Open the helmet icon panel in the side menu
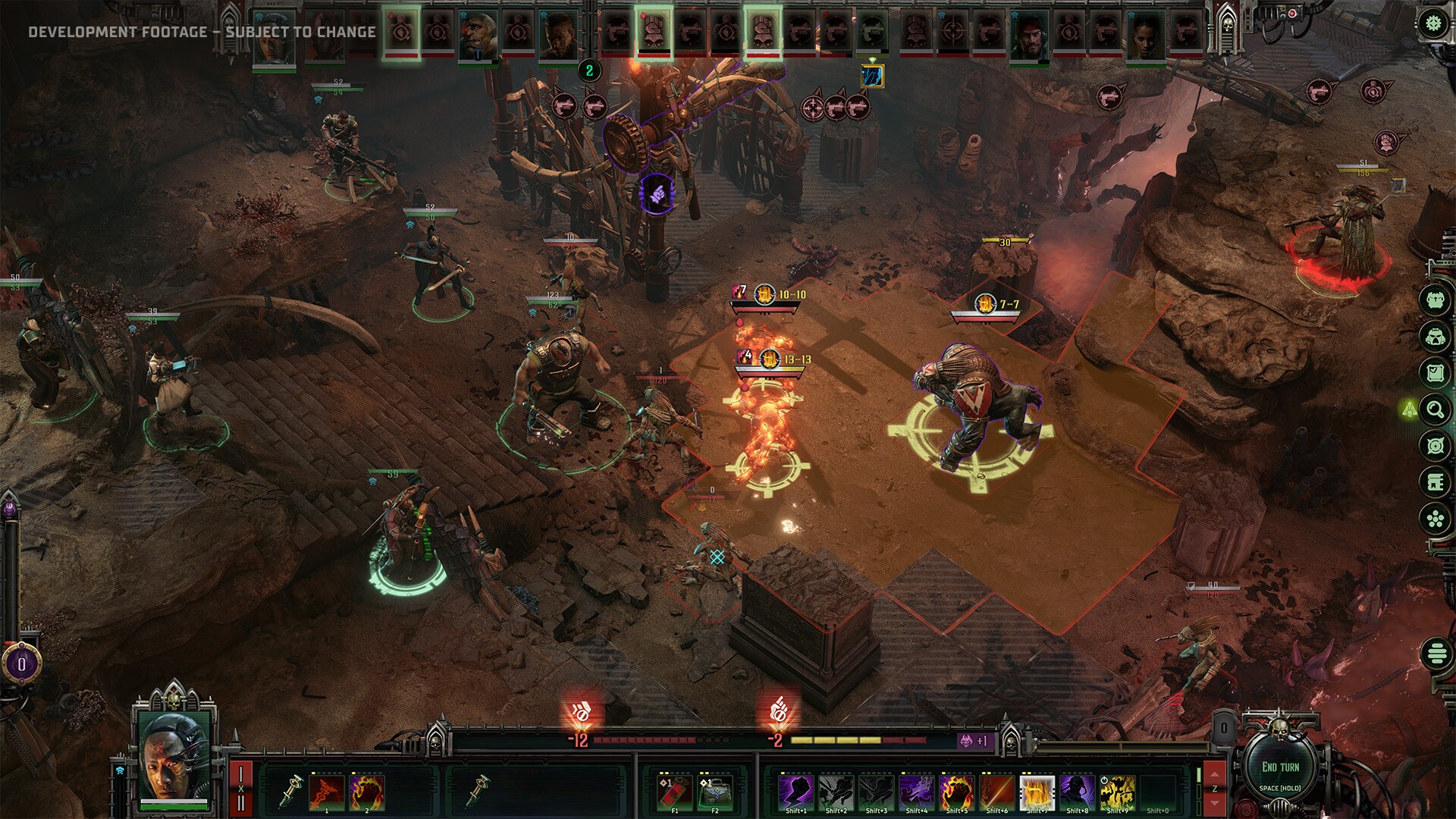This screenshot has height=819, width=1456. [x=1435, y=336]
